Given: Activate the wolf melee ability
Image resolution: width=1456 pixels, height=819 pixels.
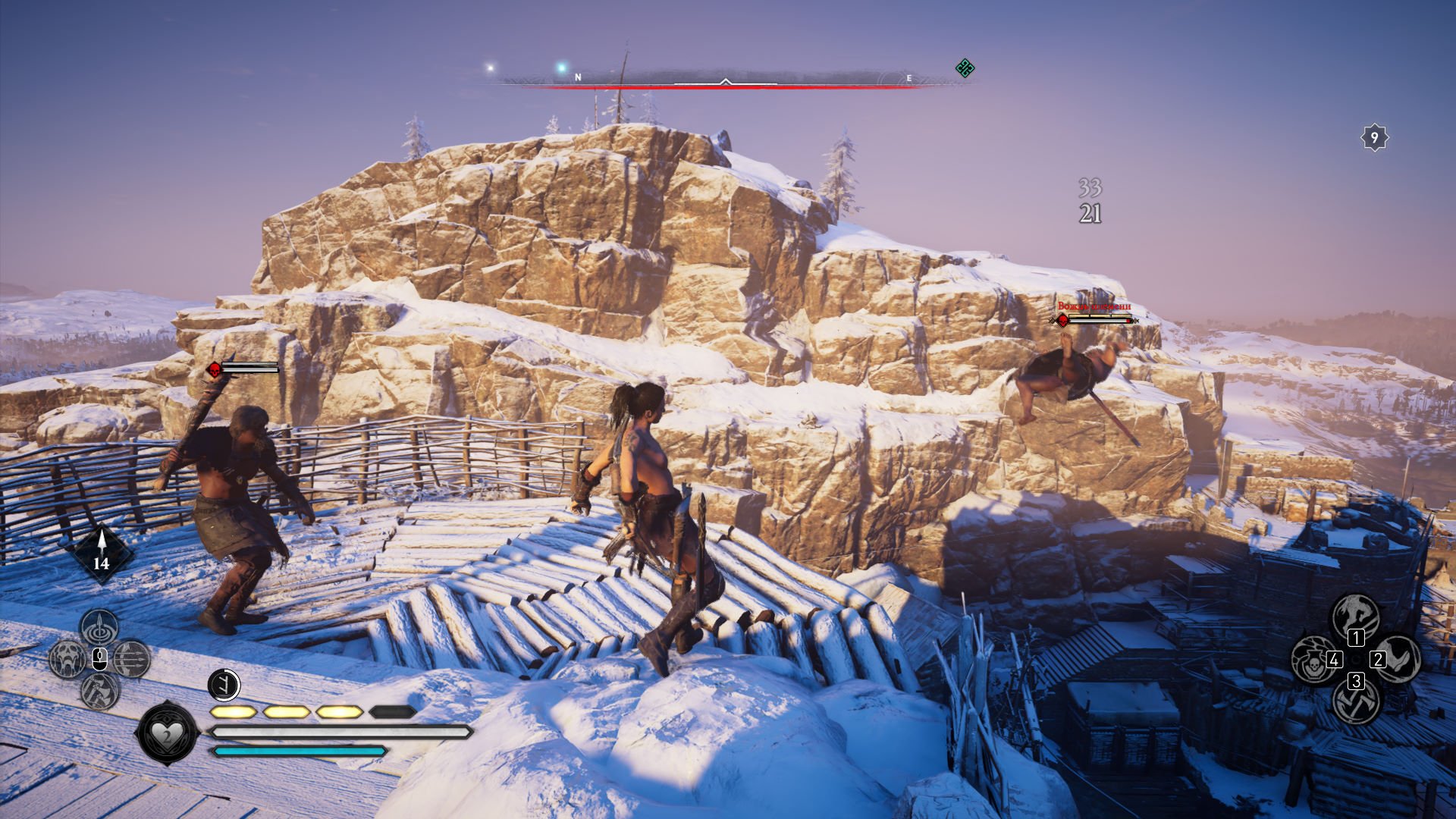Looking at the screenshot, I should [1355, 614].
